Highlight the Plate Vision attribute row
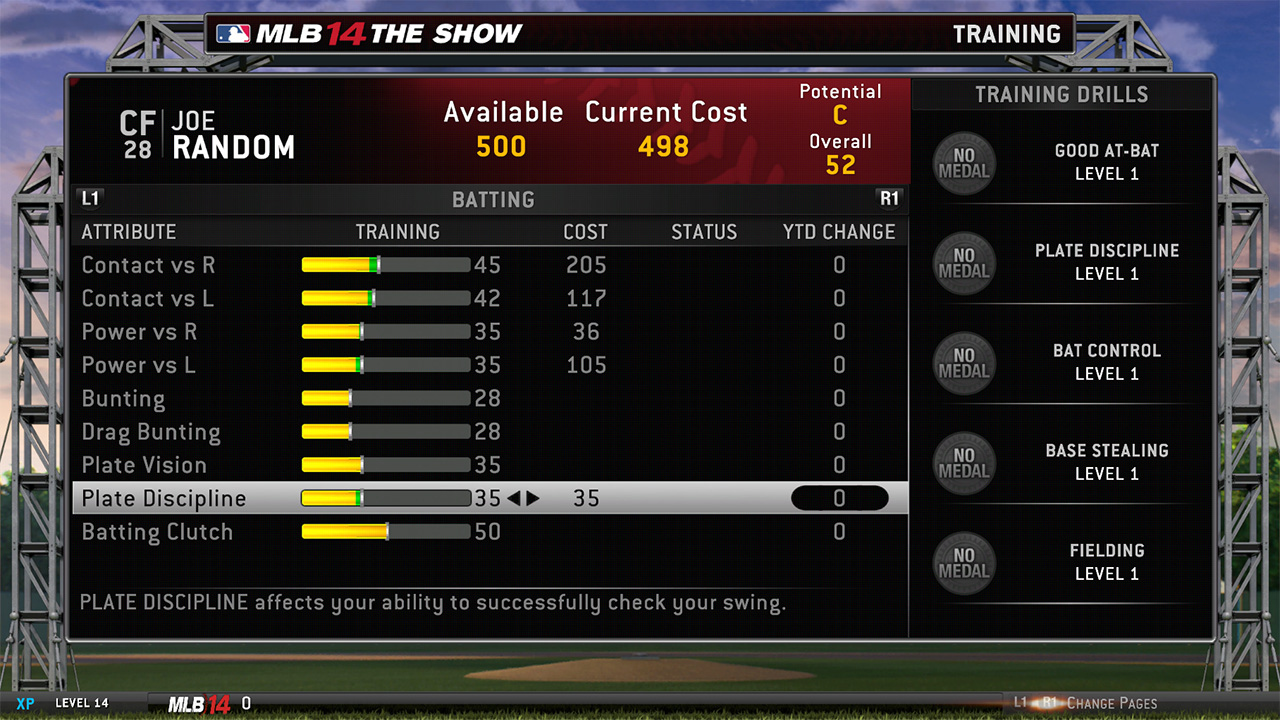 click(x=144, y=465)
